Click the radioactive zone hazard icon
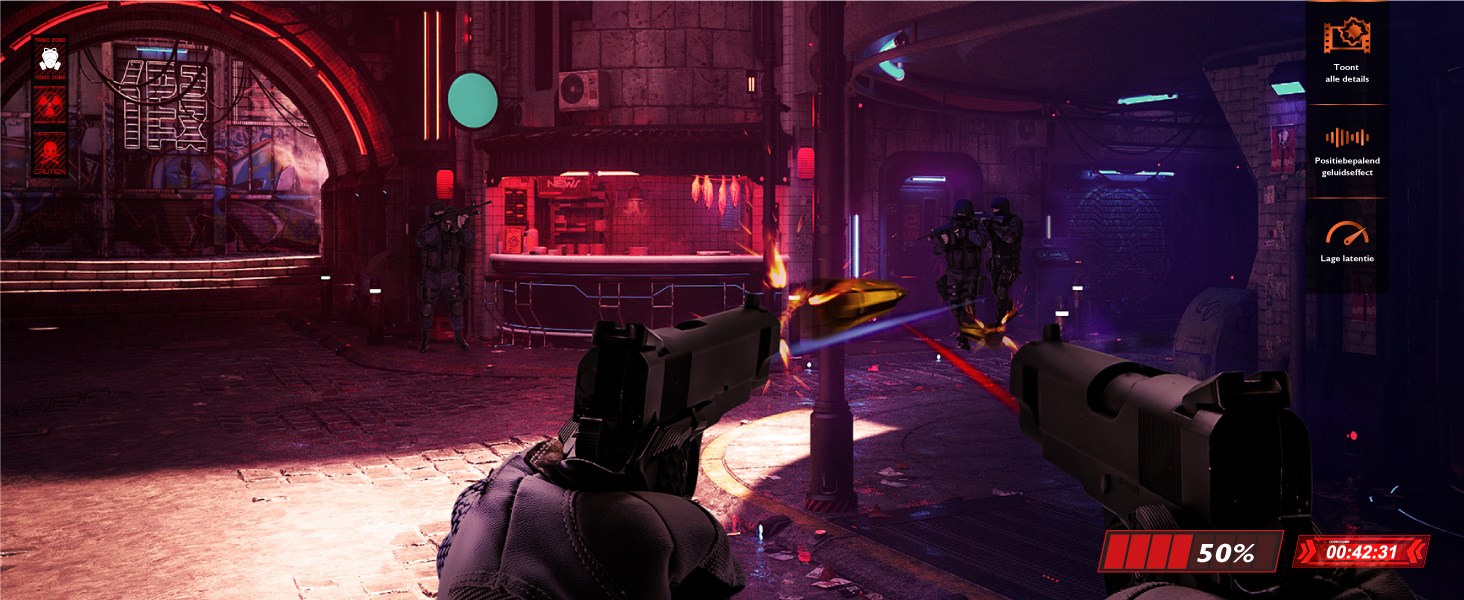 click(48, 103)
